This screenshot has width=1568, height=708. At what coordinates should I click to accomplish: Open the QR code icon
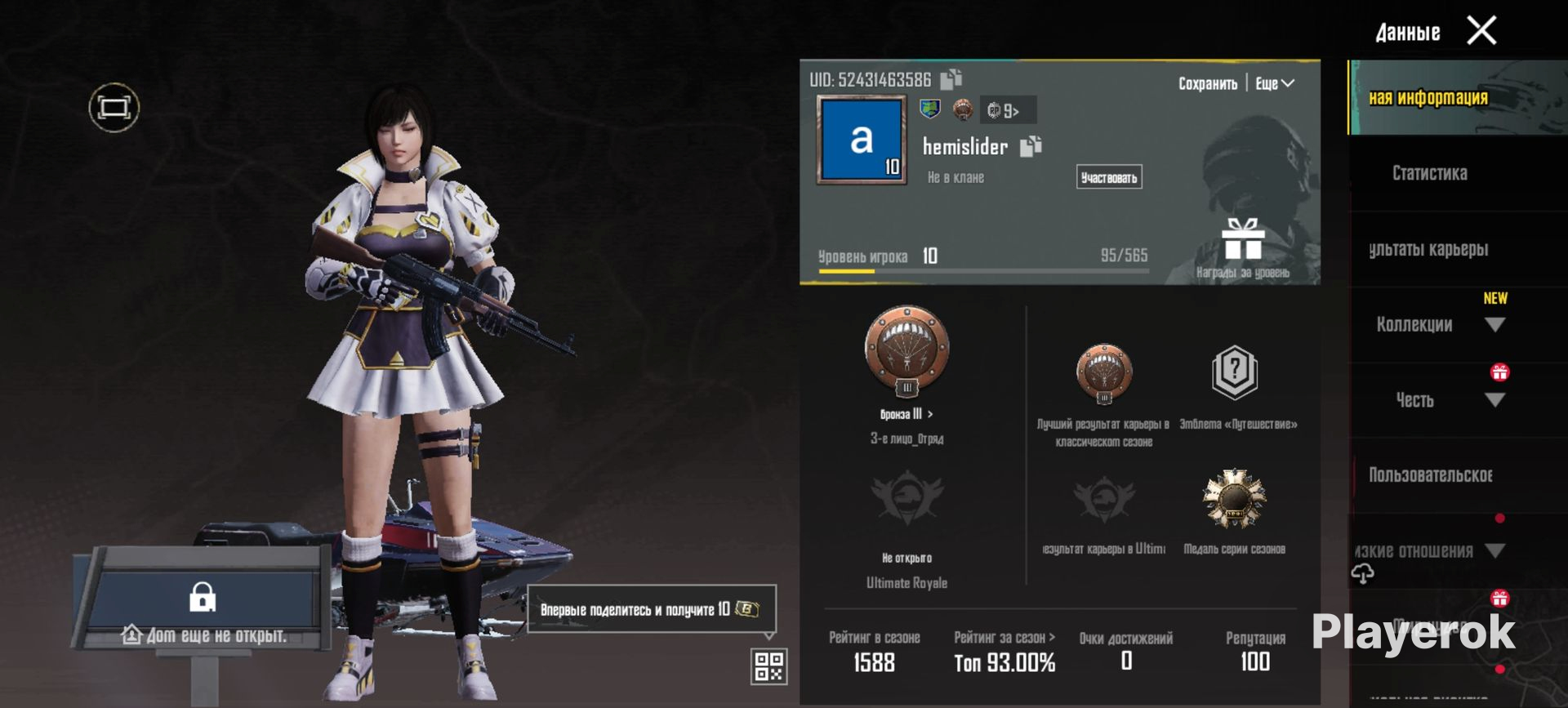click(x=768, y=666)
